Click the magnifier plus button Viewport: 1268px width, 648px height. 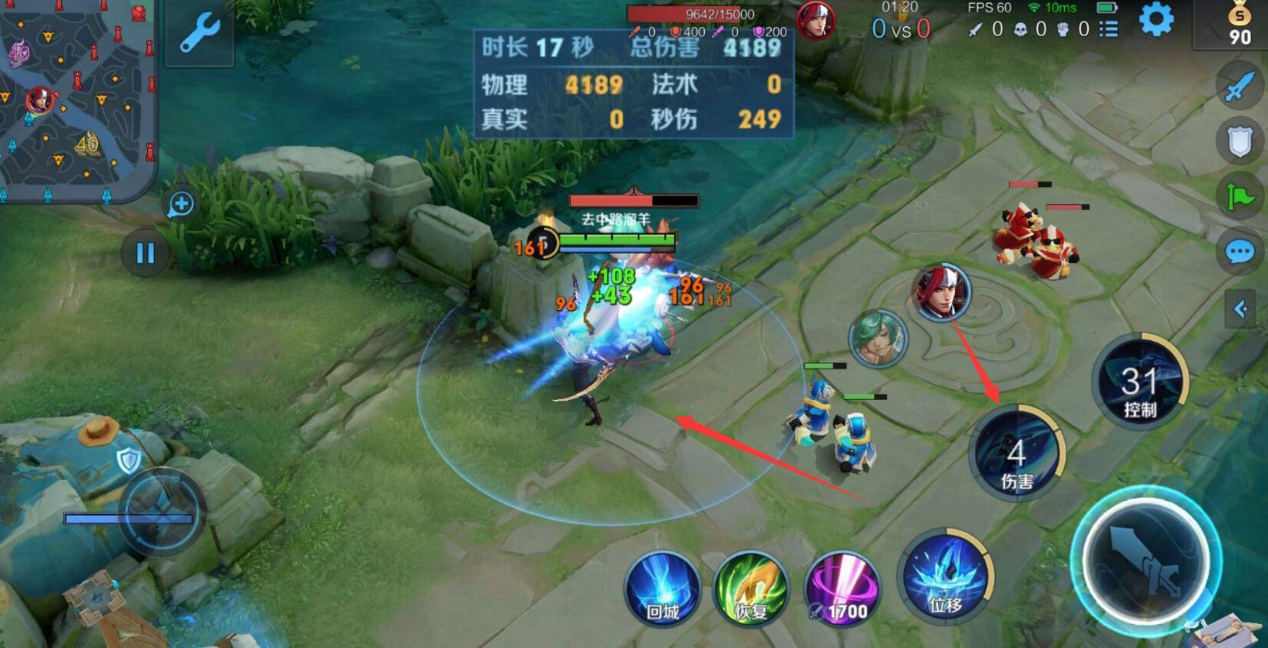pos(180,205)
